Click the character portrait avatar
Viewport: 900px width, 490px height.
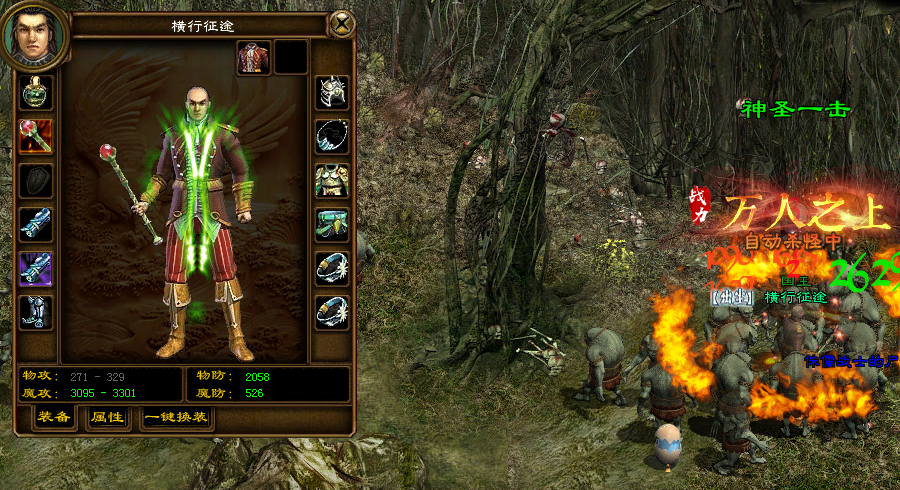pyautogui.click(x=35, y=36)
